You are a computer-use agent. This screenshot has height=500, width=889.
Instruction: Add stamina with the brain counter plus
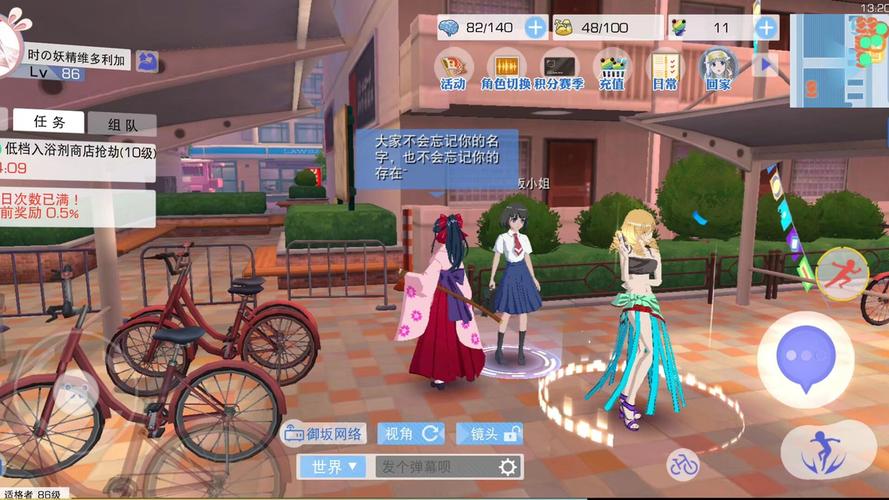536,28
